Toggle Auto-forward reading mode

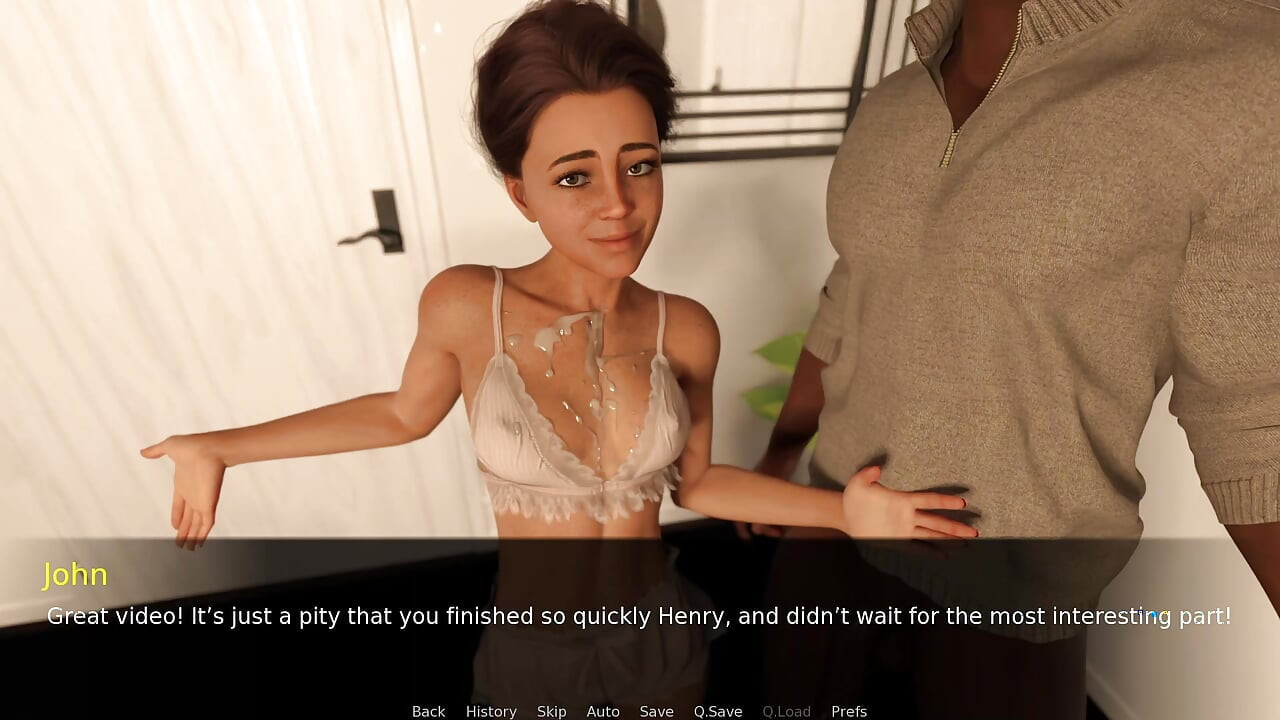(603, 711)
